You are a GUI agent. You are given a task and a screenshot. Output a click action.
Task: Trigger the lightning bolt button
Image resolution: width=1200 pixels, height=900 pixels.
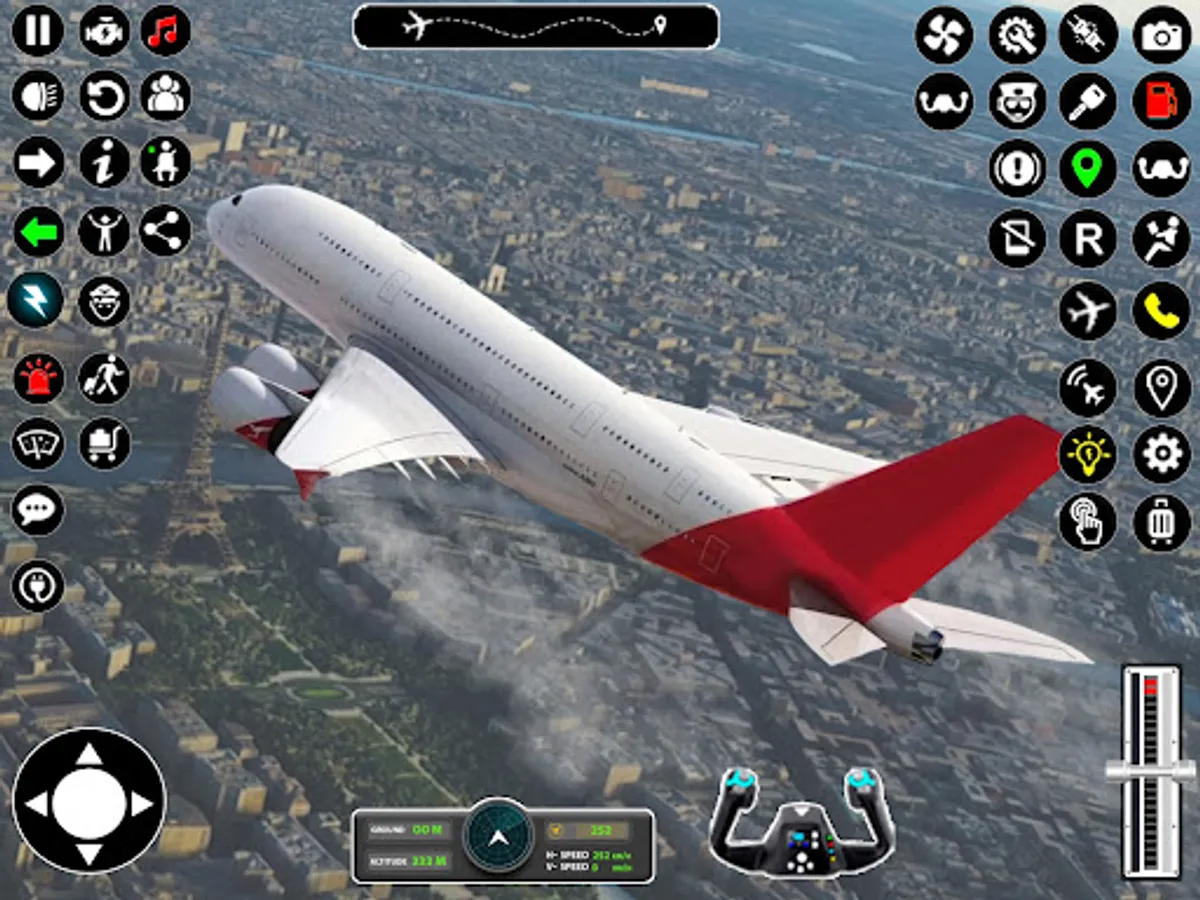point(36,300)
